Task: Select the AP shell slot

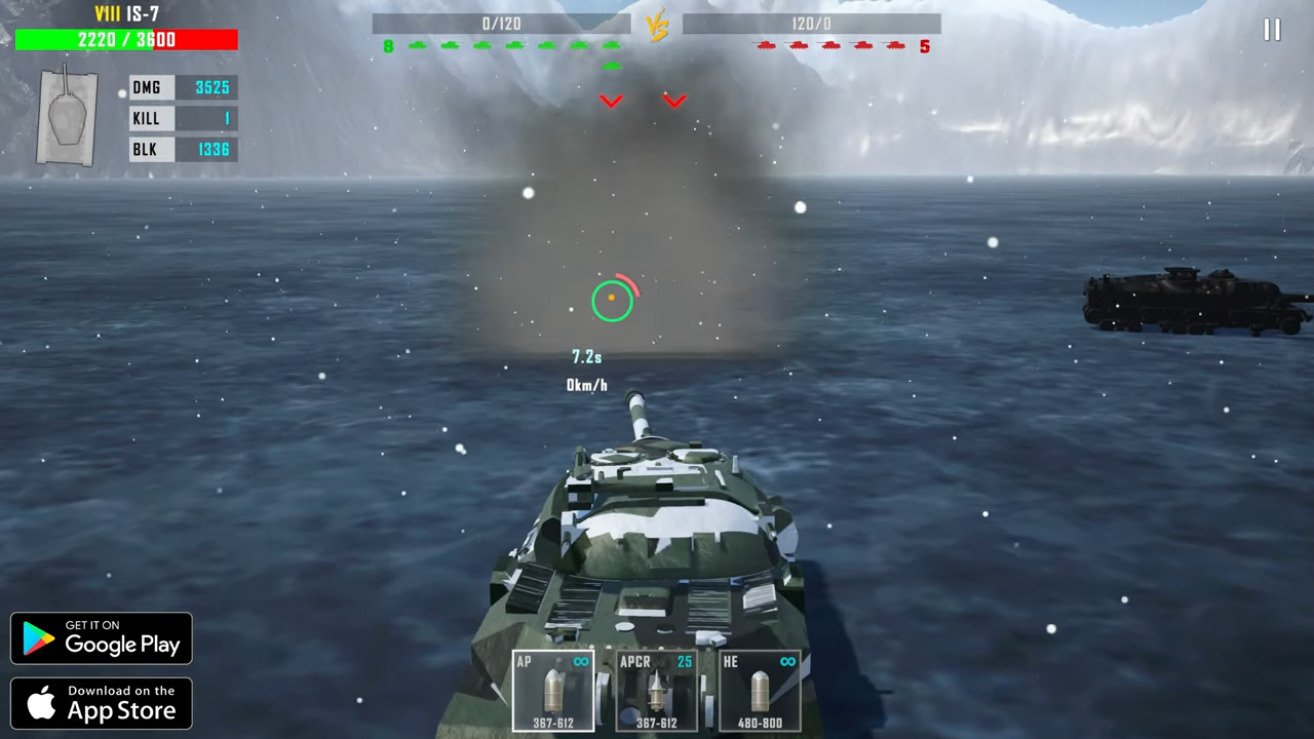Action: click(x=553, y=691)
